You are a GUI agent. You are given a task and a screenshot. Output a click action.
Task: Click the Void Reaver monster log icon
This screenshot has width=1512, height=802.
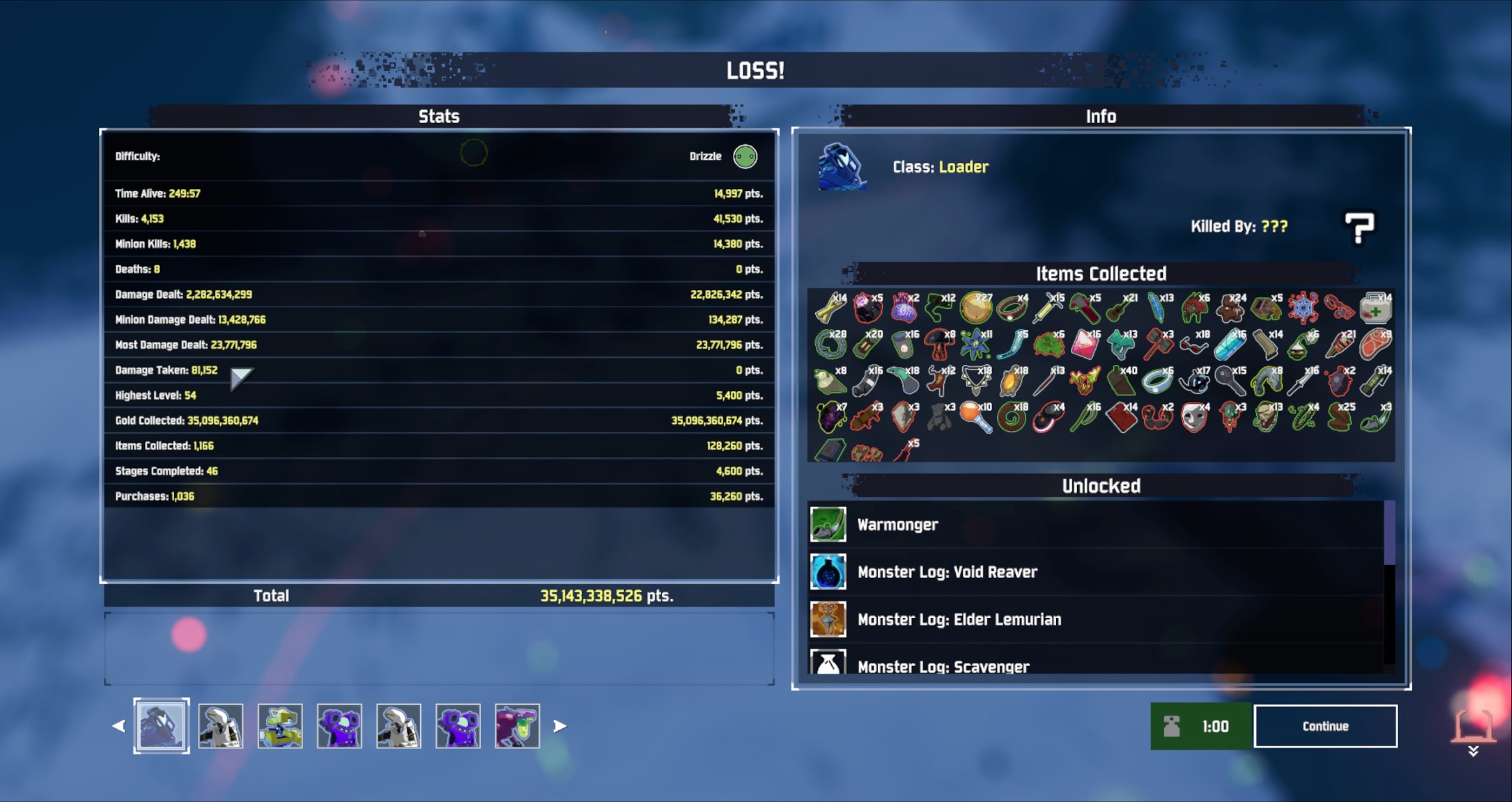click(828, 572)
